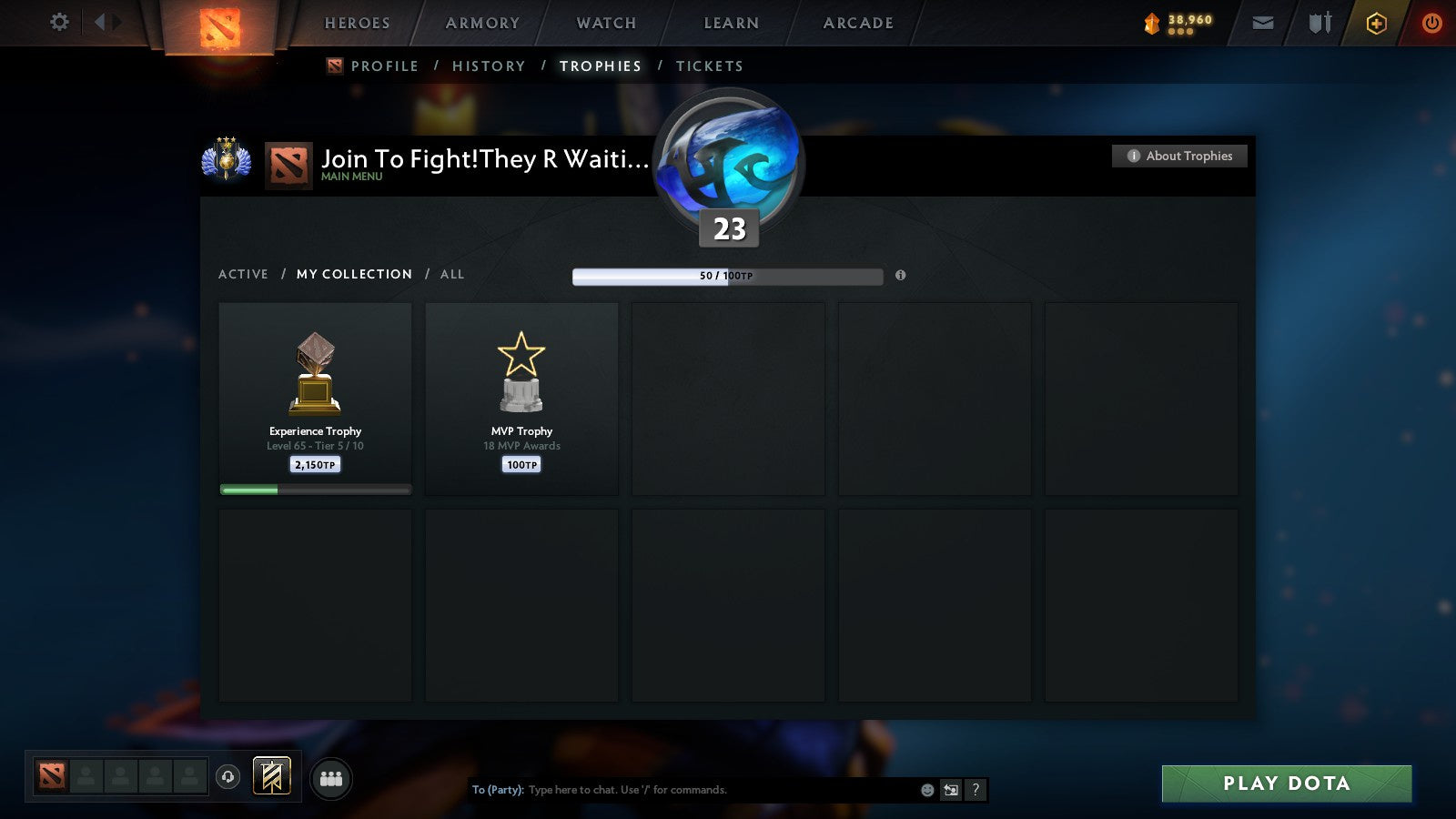Click the settings gear in top-left corner

click(x=59, y=23)
